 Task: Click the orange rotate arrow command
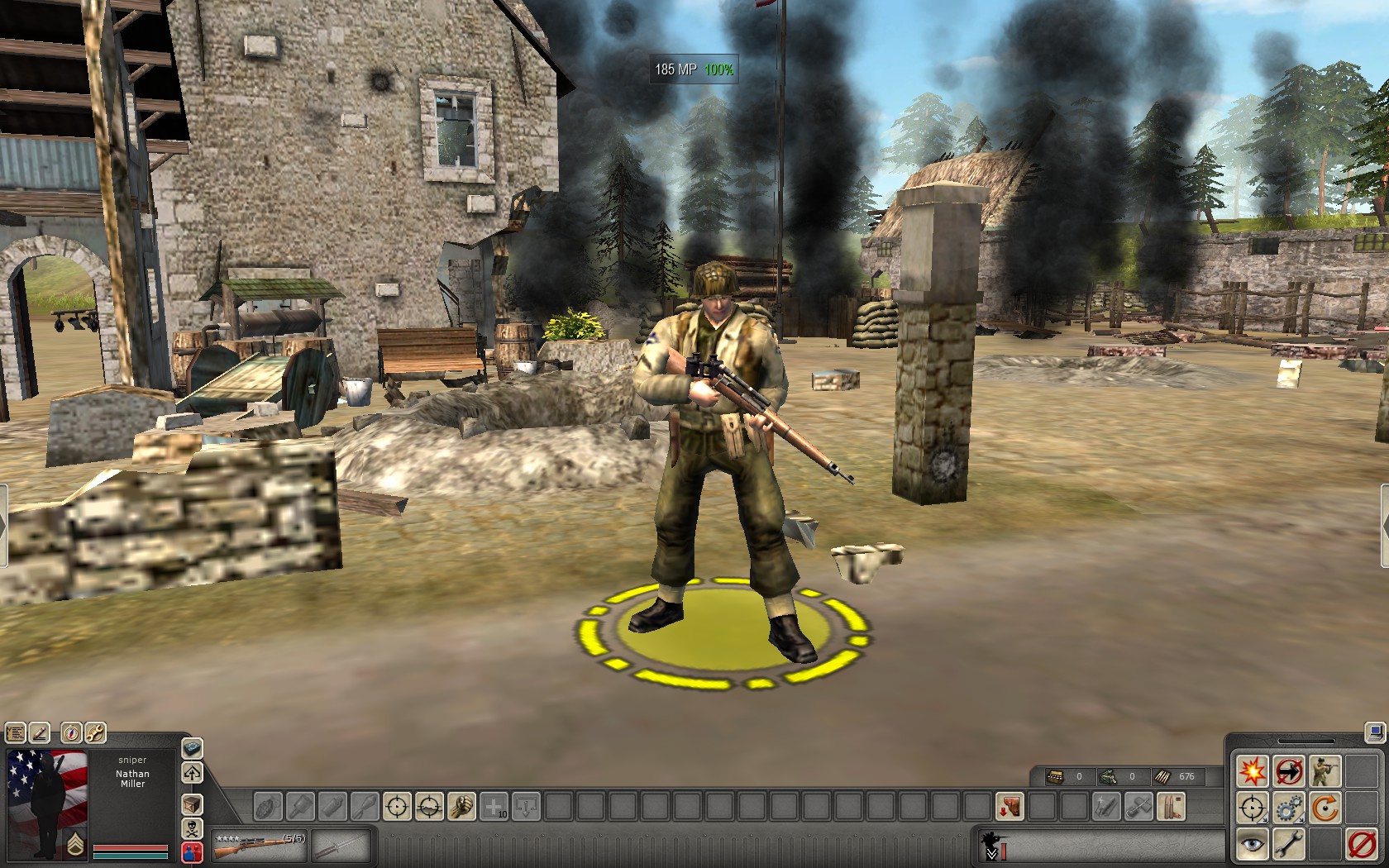tap(1325, 808)
